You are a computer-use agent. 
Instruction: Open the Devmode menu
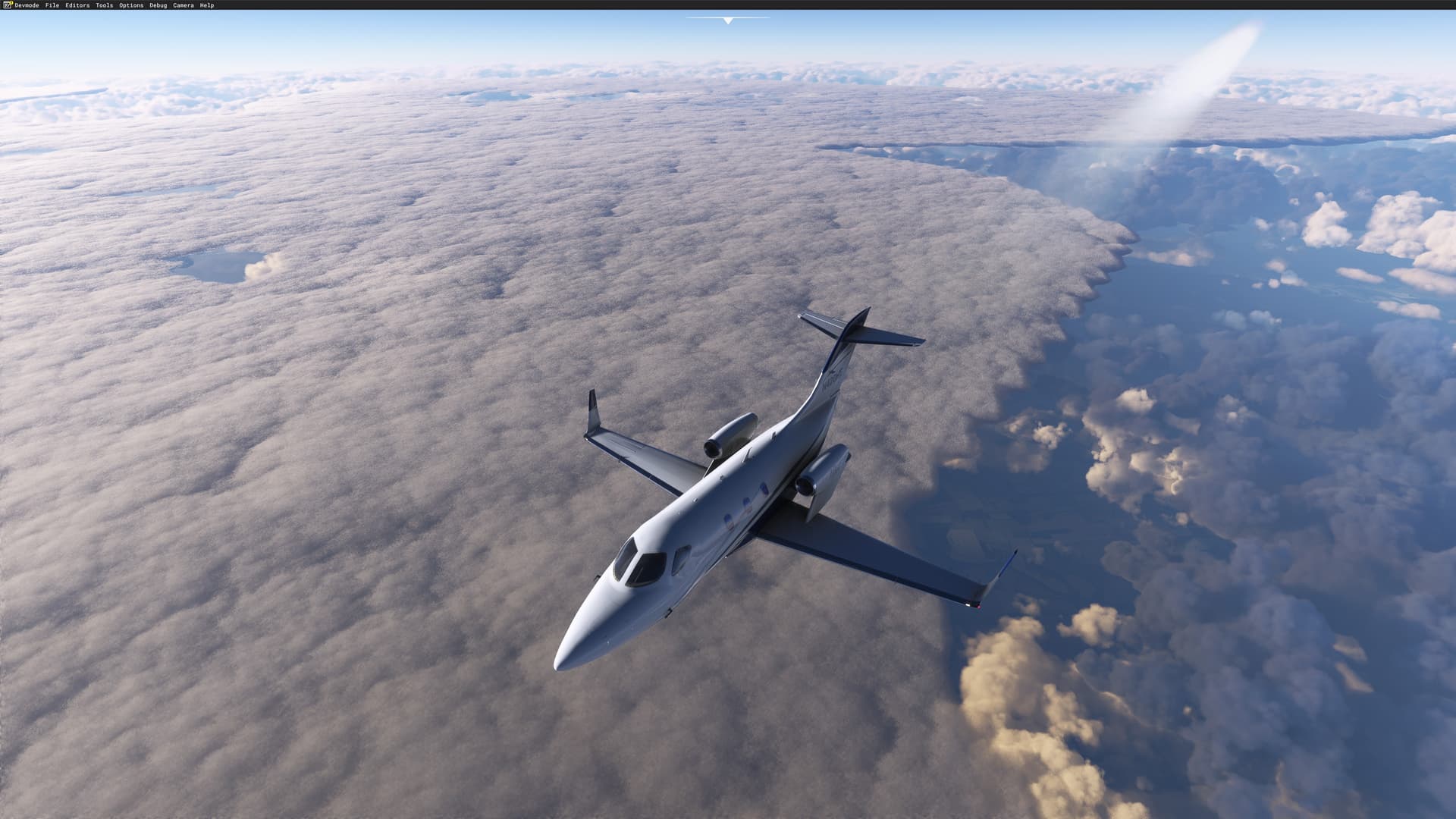(27, 5)
